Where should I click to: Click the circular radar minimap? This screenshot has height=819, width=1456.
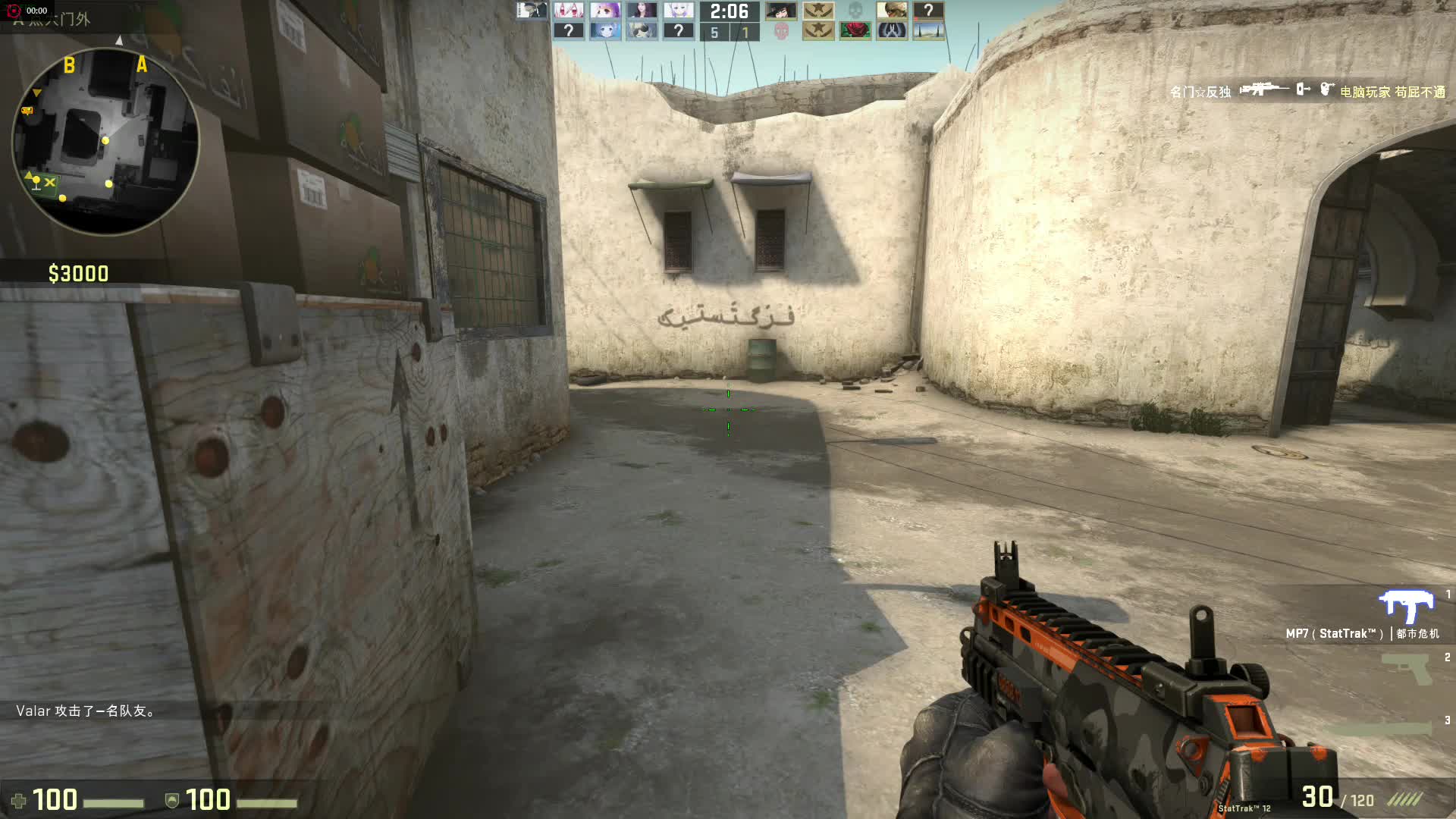pos(105,141)
